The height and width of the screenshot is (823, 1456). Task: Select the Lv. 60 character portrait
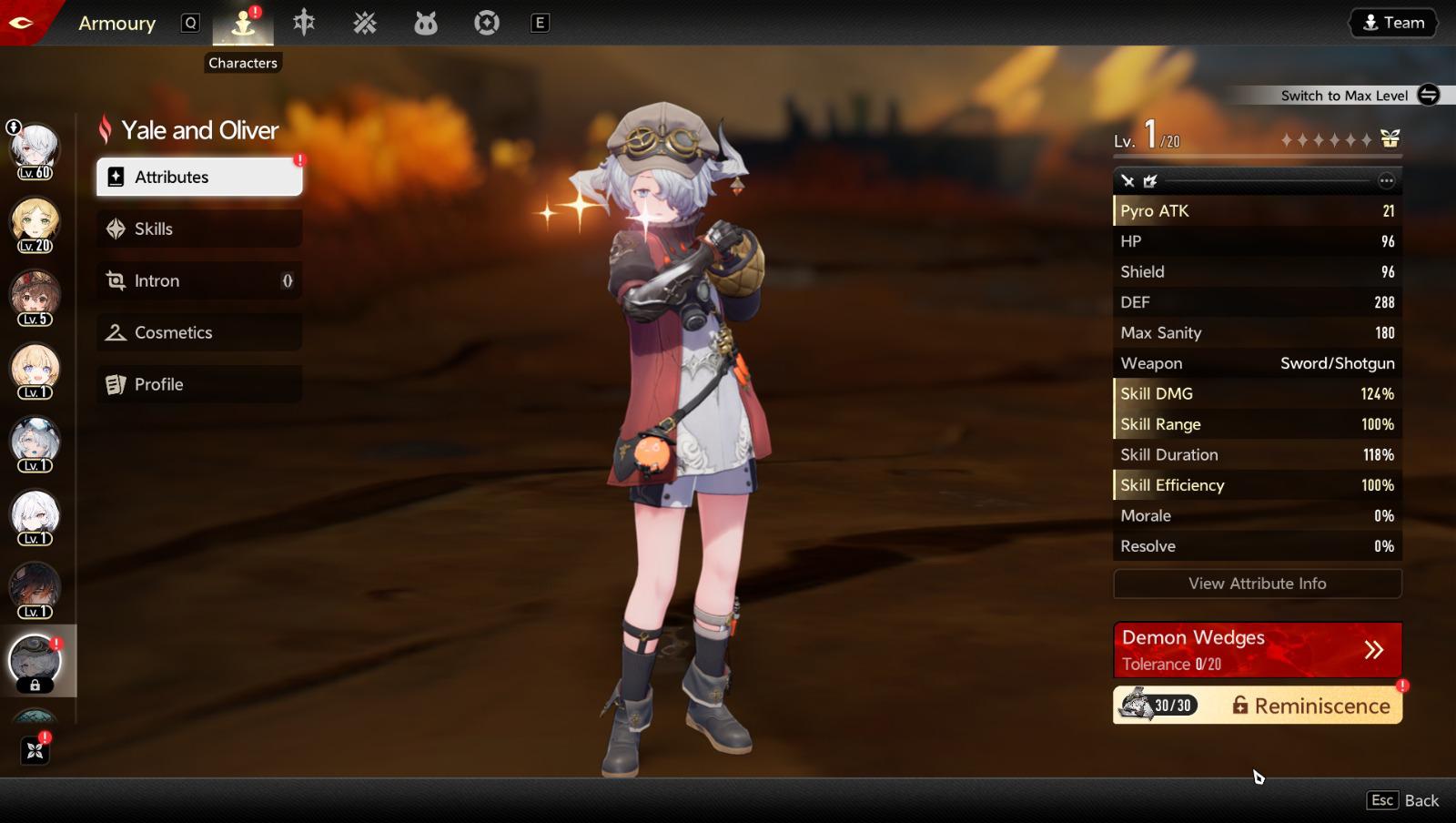(35, 149)
